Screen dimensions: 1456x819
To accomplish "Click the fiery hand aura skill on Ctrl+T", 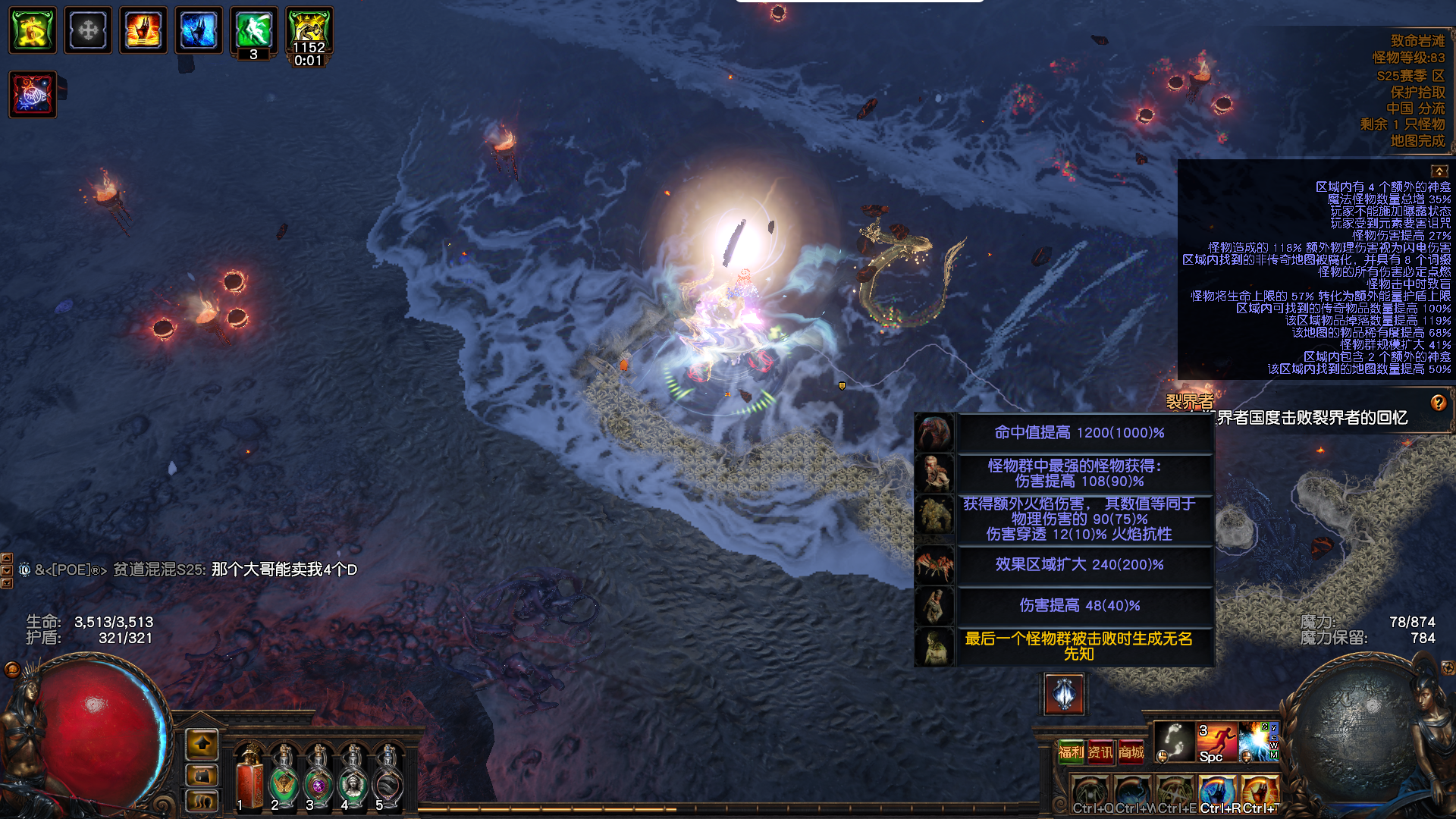I will click(x=1260, y=792).
